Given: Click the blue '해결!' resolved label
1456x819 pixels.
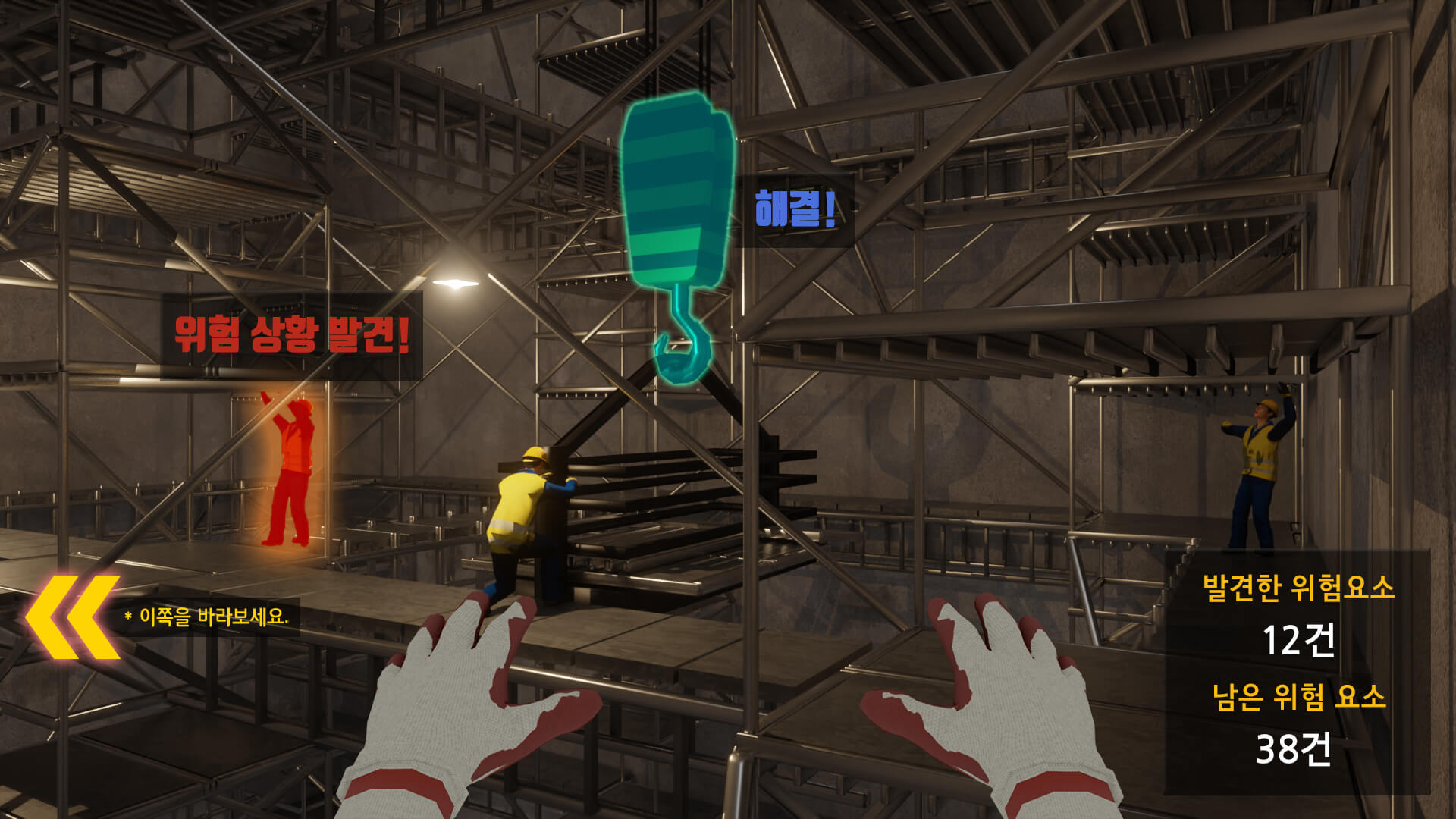Looking at the screenshot, I should tap(795, 209).
